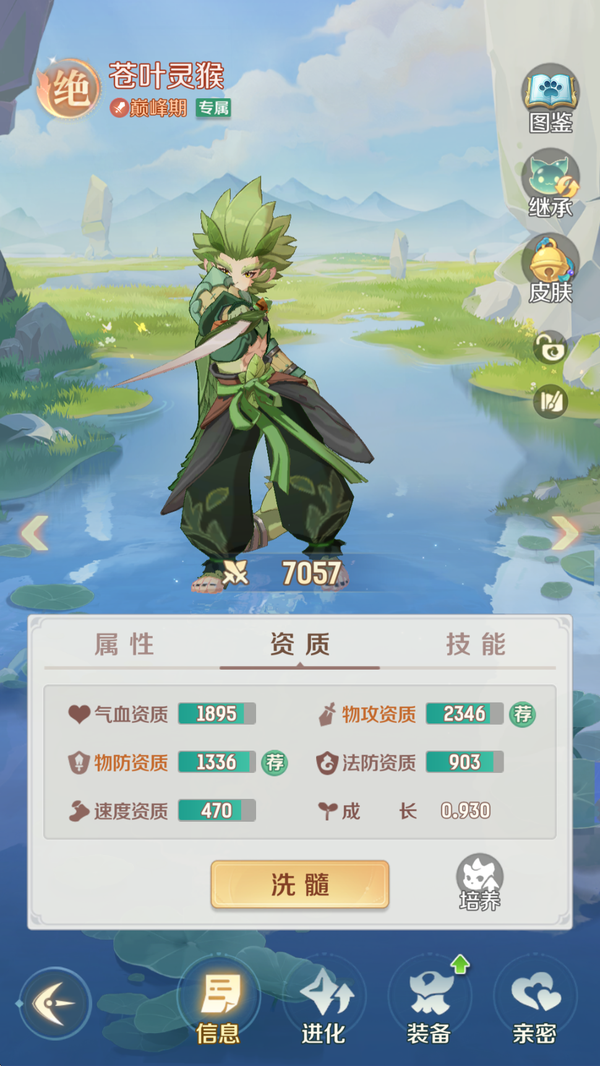
Task: Open the 继承 inheritance menu
Action: (550, 182)
